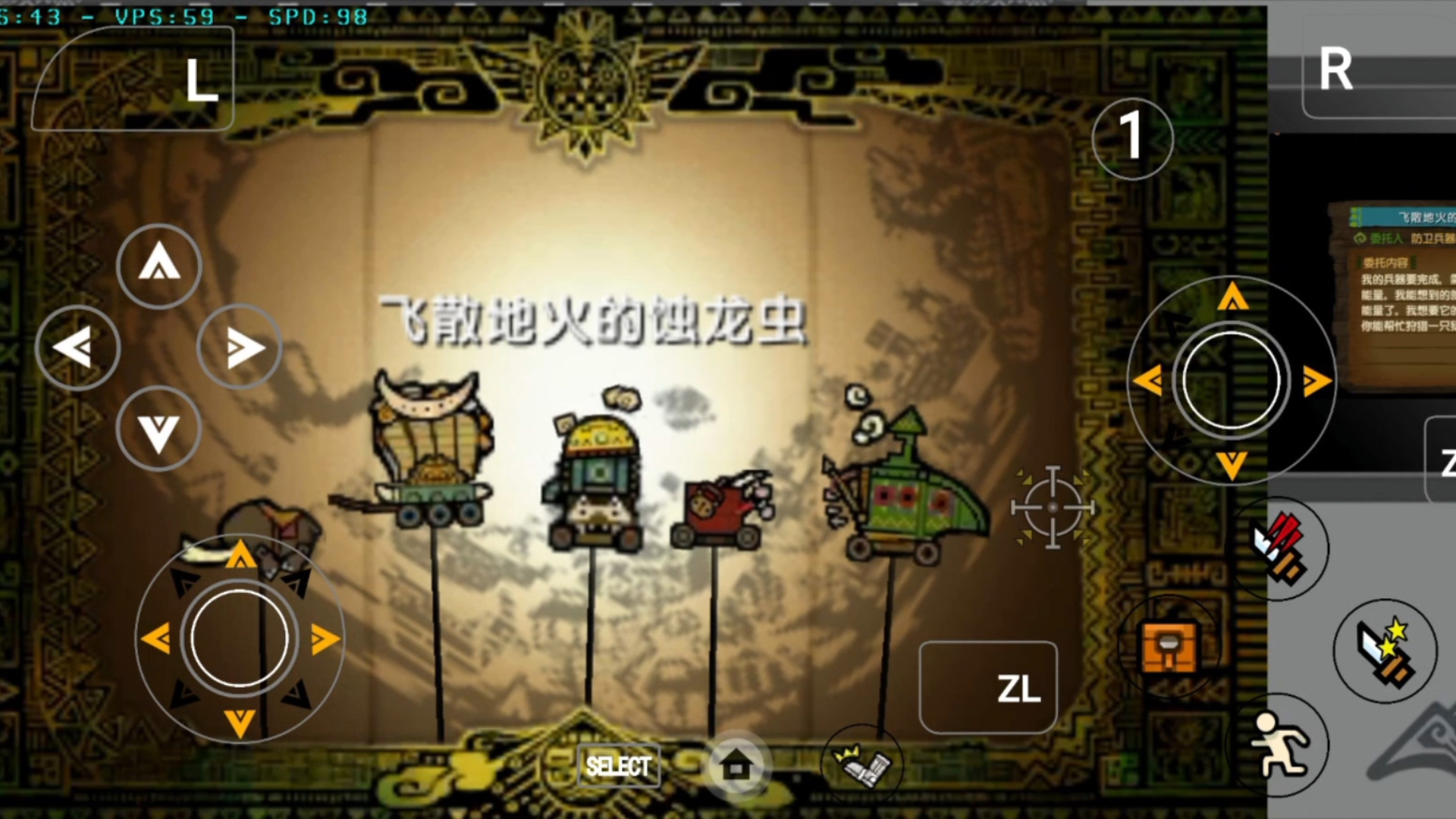Tap the round button labeled 1
Screen dimensions: 1456x819
[1132, 138]
